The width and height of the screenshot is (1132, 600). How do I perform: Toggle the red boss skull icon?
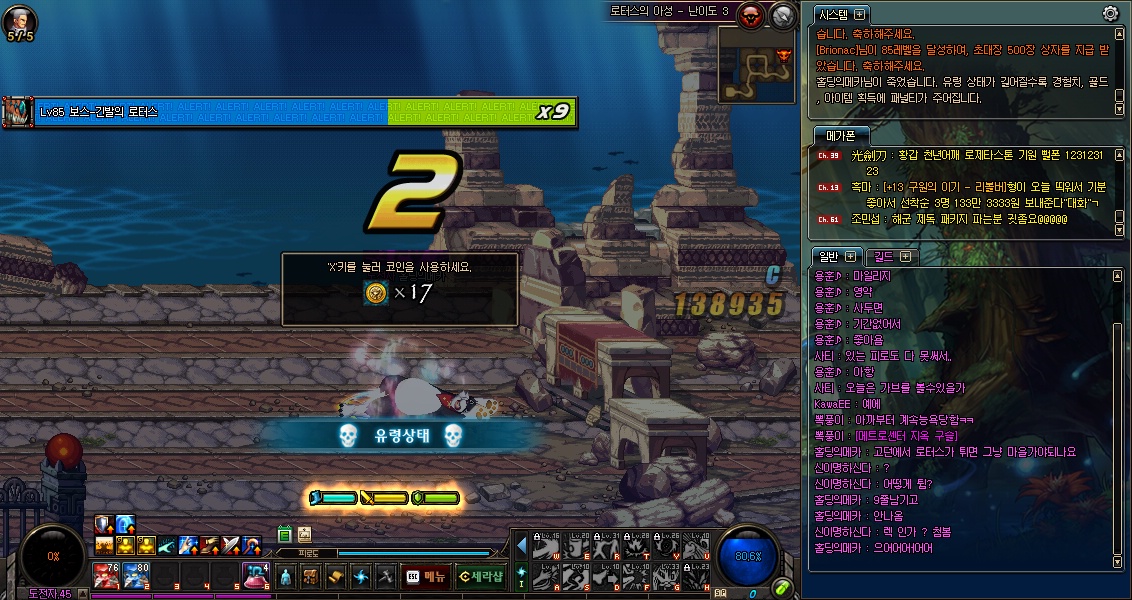click(x=752, y=14)
